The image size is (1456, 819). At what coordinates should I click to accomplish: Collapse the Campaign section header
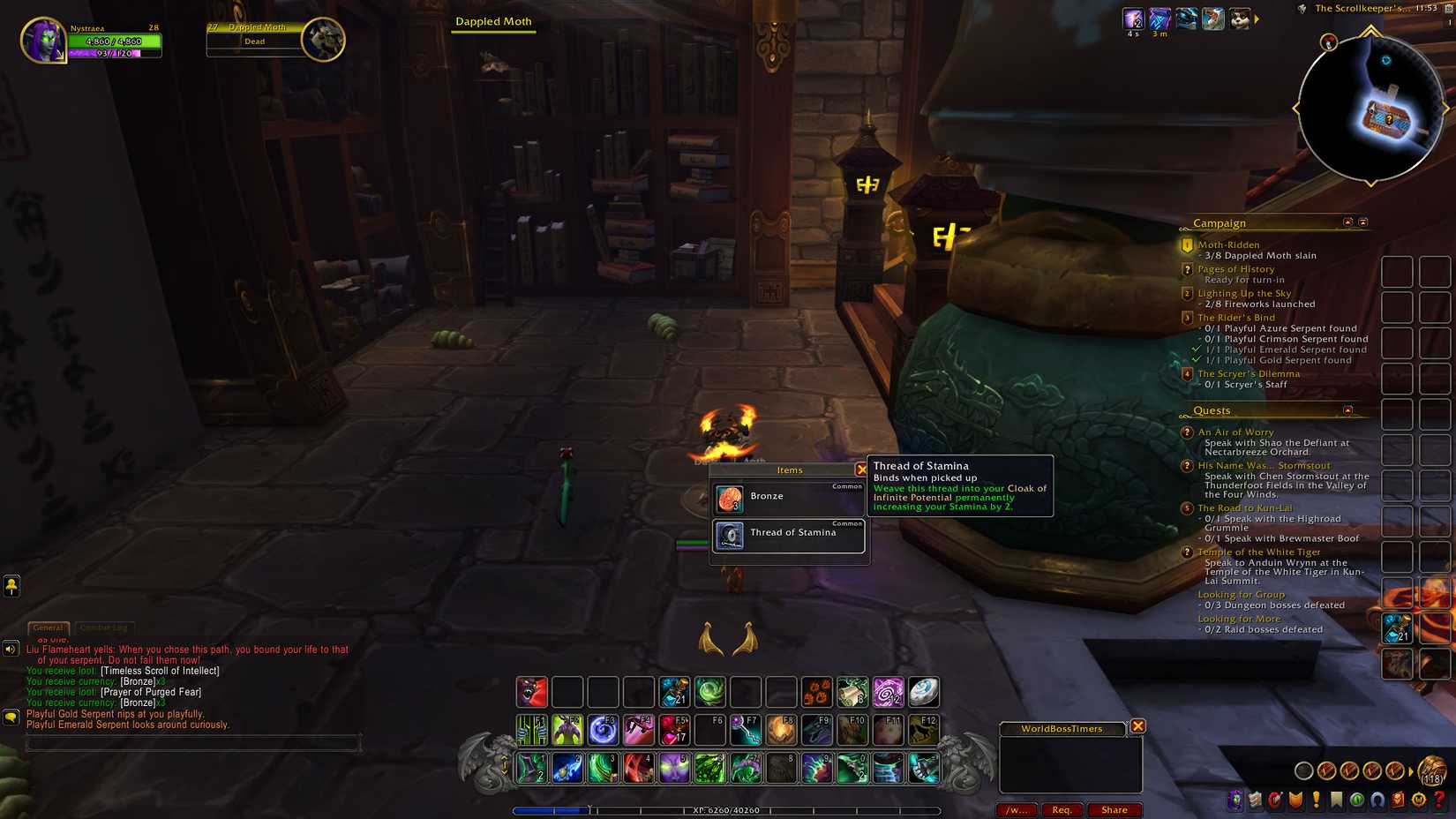[1347, 223]
